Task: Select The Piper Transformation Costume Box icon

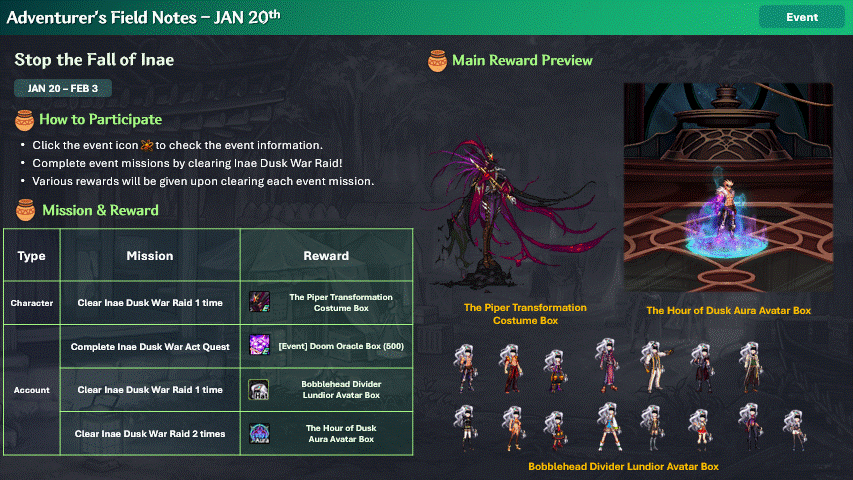Action: point(260,302)
